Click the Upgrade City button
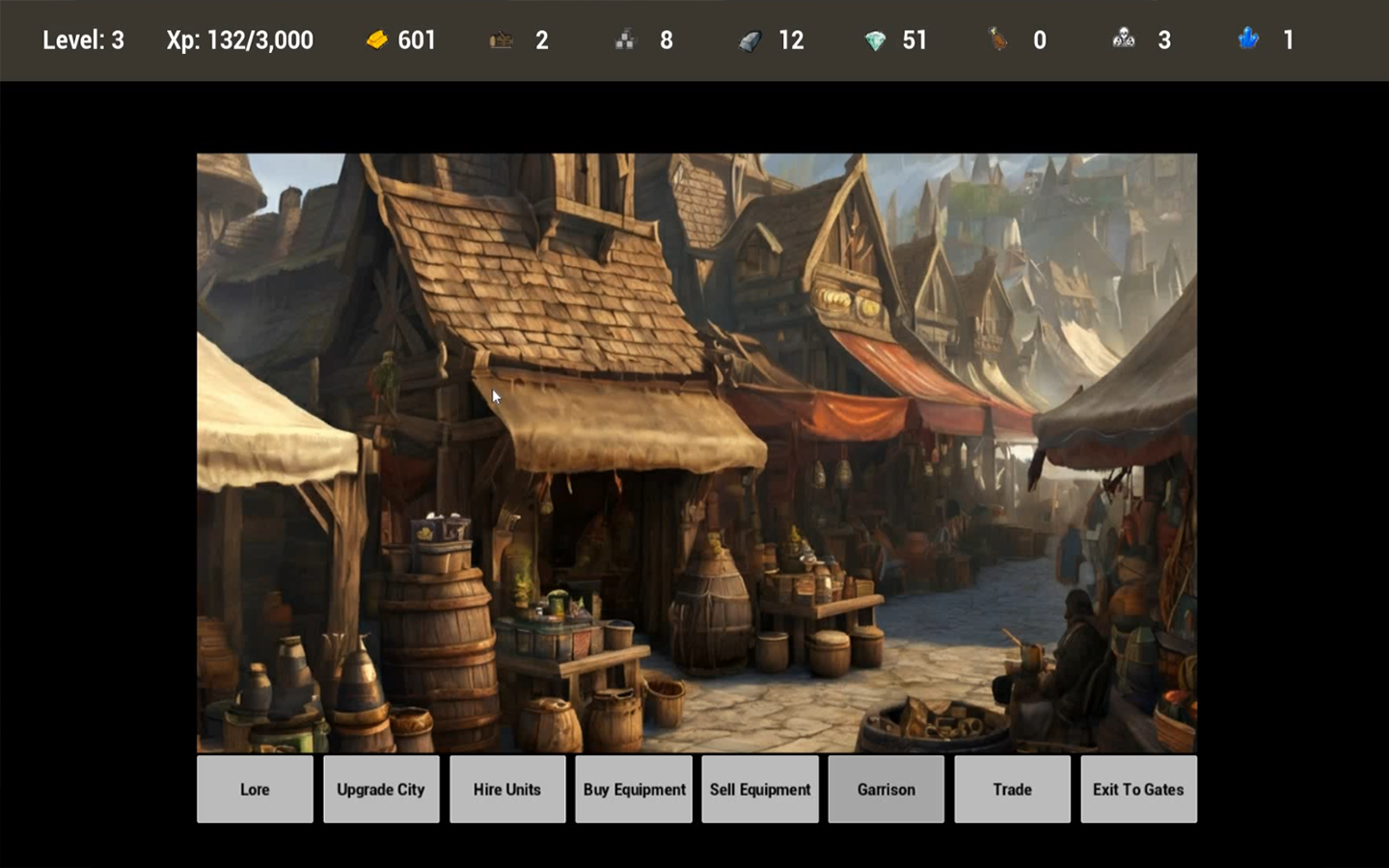Viewport: 1389px width, 868px height. (x=381, y=789)
